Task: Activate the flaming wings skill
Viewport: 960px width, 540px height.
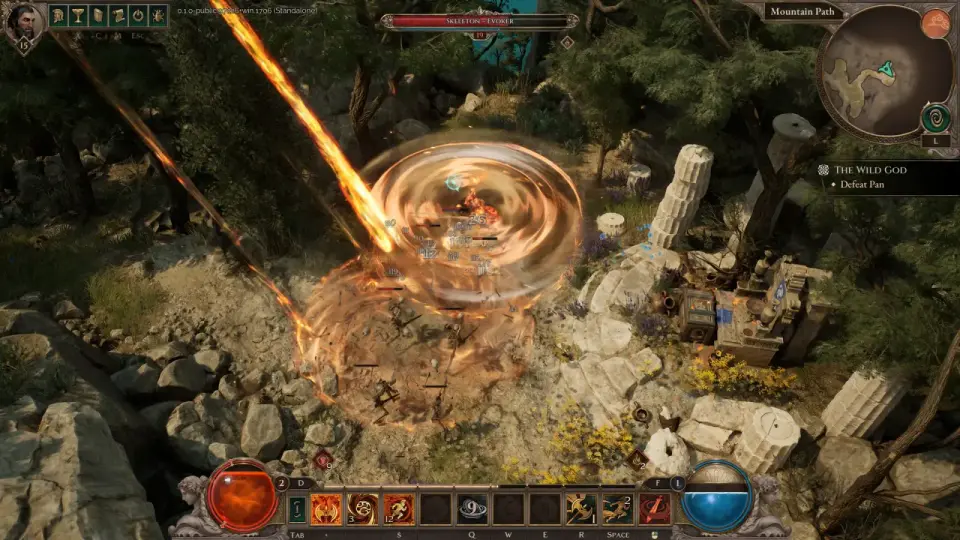Action: [326, 509]
